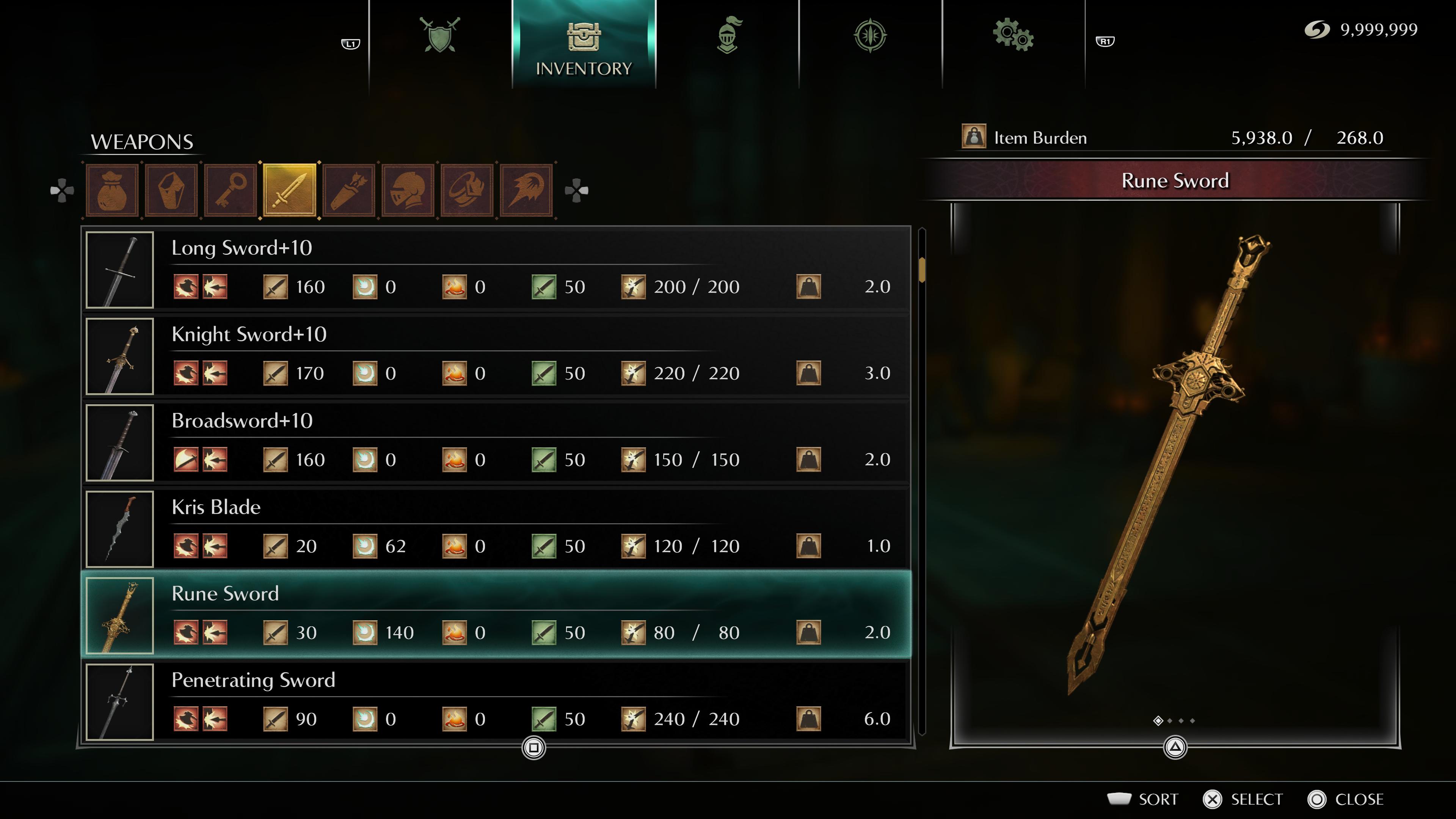1456x819 pixels.
Task: Switch to the compass emblem tab
Action: click(x=870, y=35)
